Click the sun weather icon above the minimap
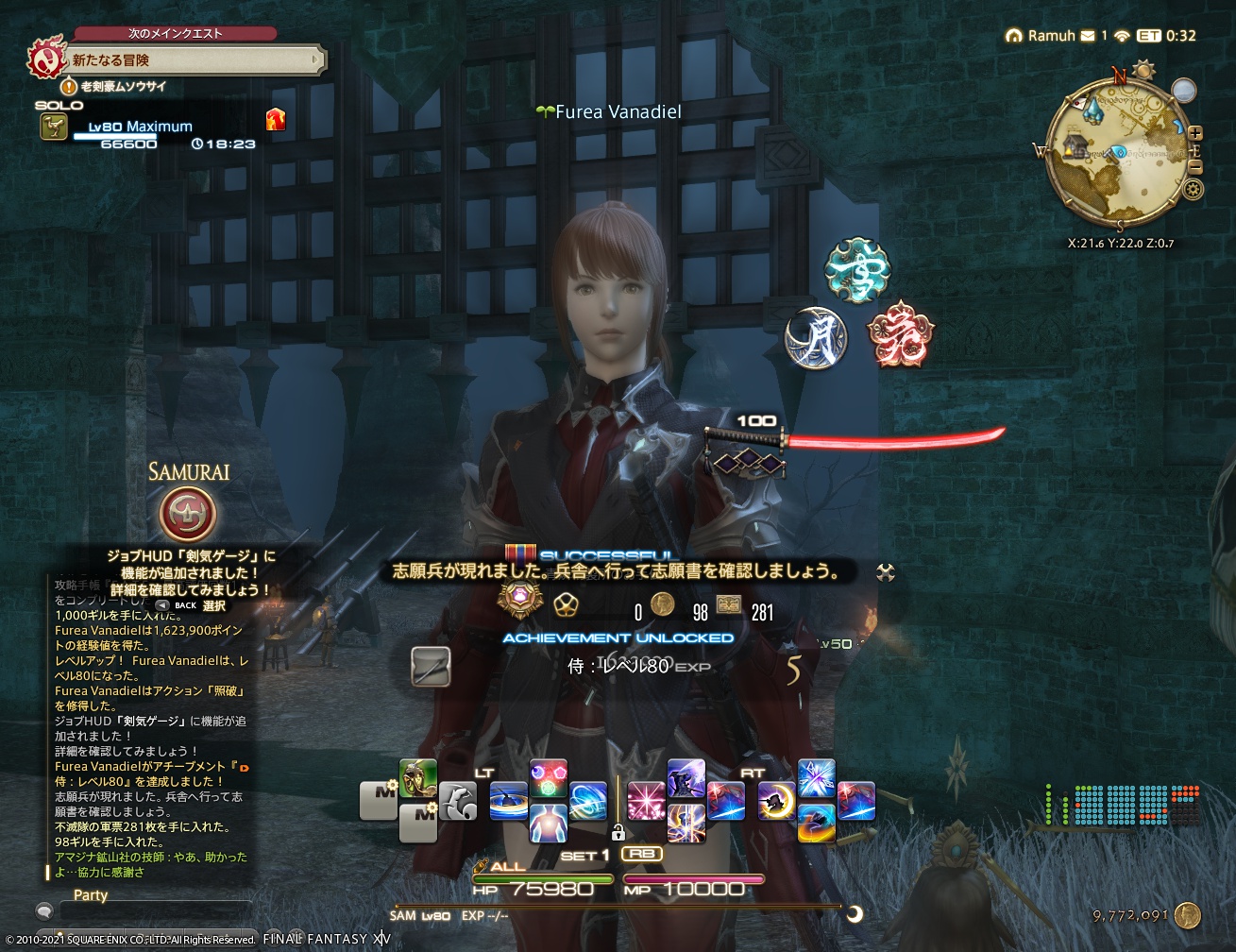The image size is (1236, 952). coord(1145,70)
